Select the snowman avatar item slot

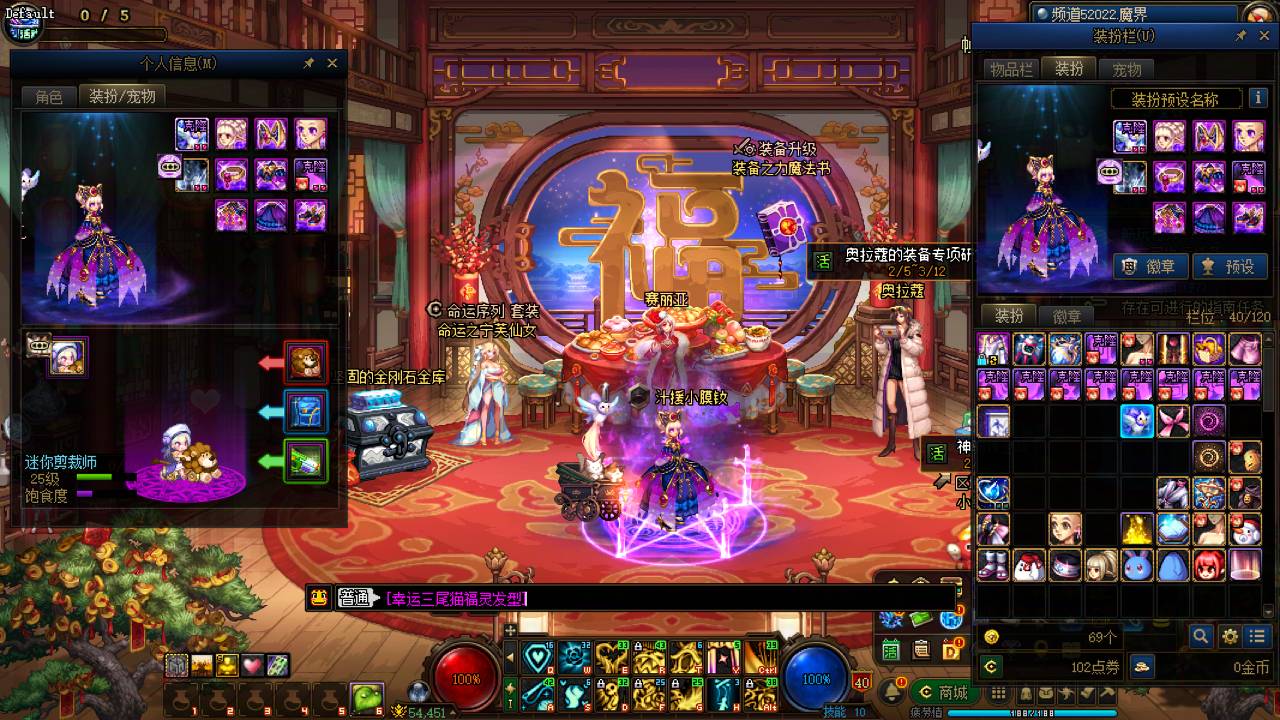(1245, 529)
